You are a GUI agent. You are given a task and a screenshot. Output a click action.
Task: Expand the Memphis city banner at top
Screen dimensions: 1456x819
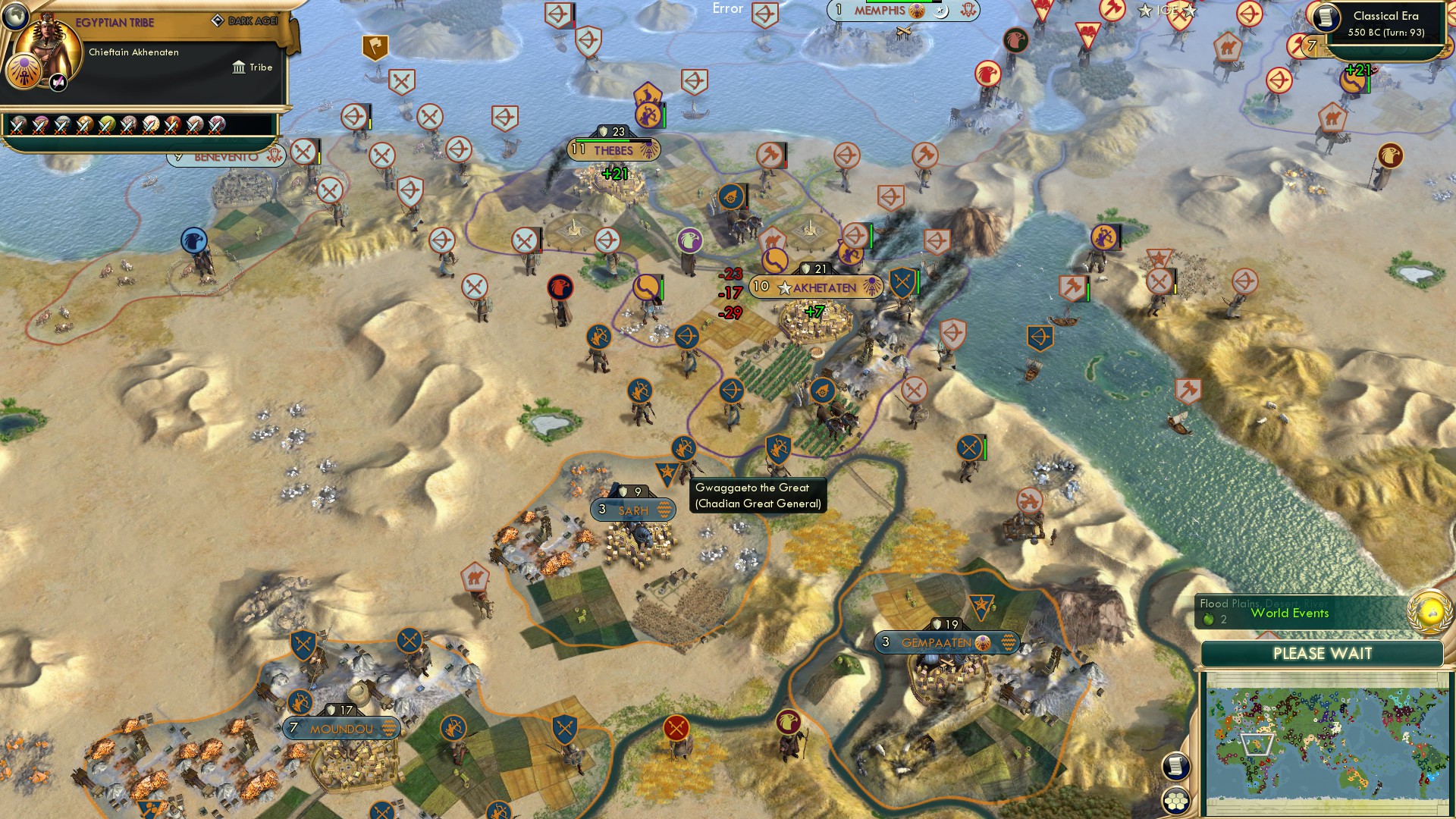click(880, 11)
